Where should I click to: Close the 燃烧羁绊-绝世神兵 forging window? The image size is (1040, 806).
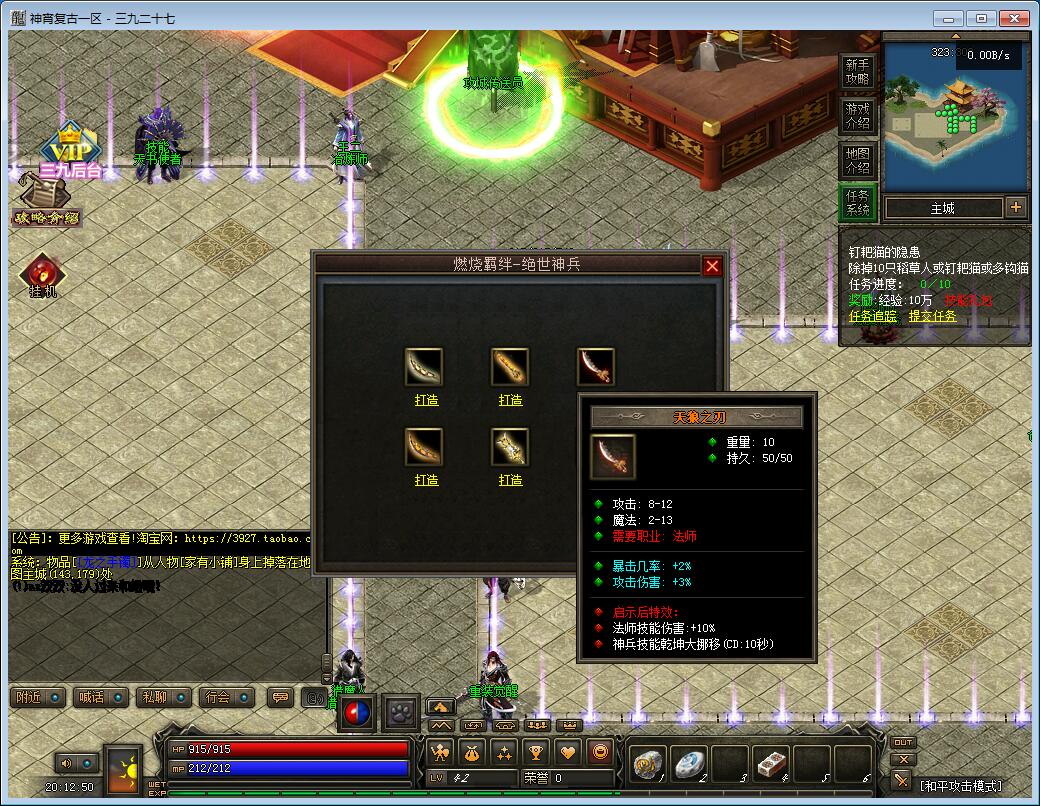(x=712, y=266)
